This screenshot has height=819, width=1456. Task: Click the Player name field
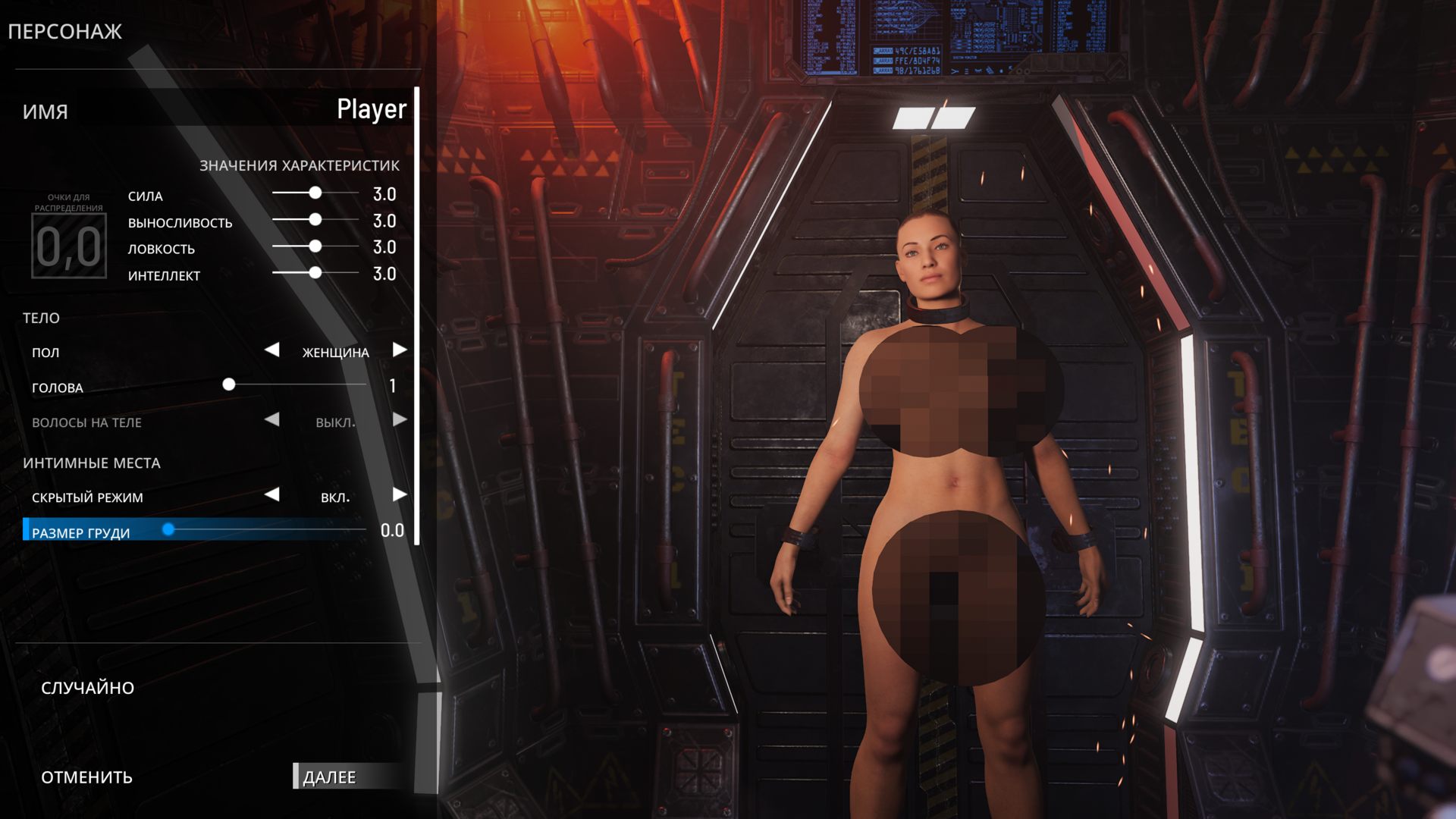[x=371, y=110]
